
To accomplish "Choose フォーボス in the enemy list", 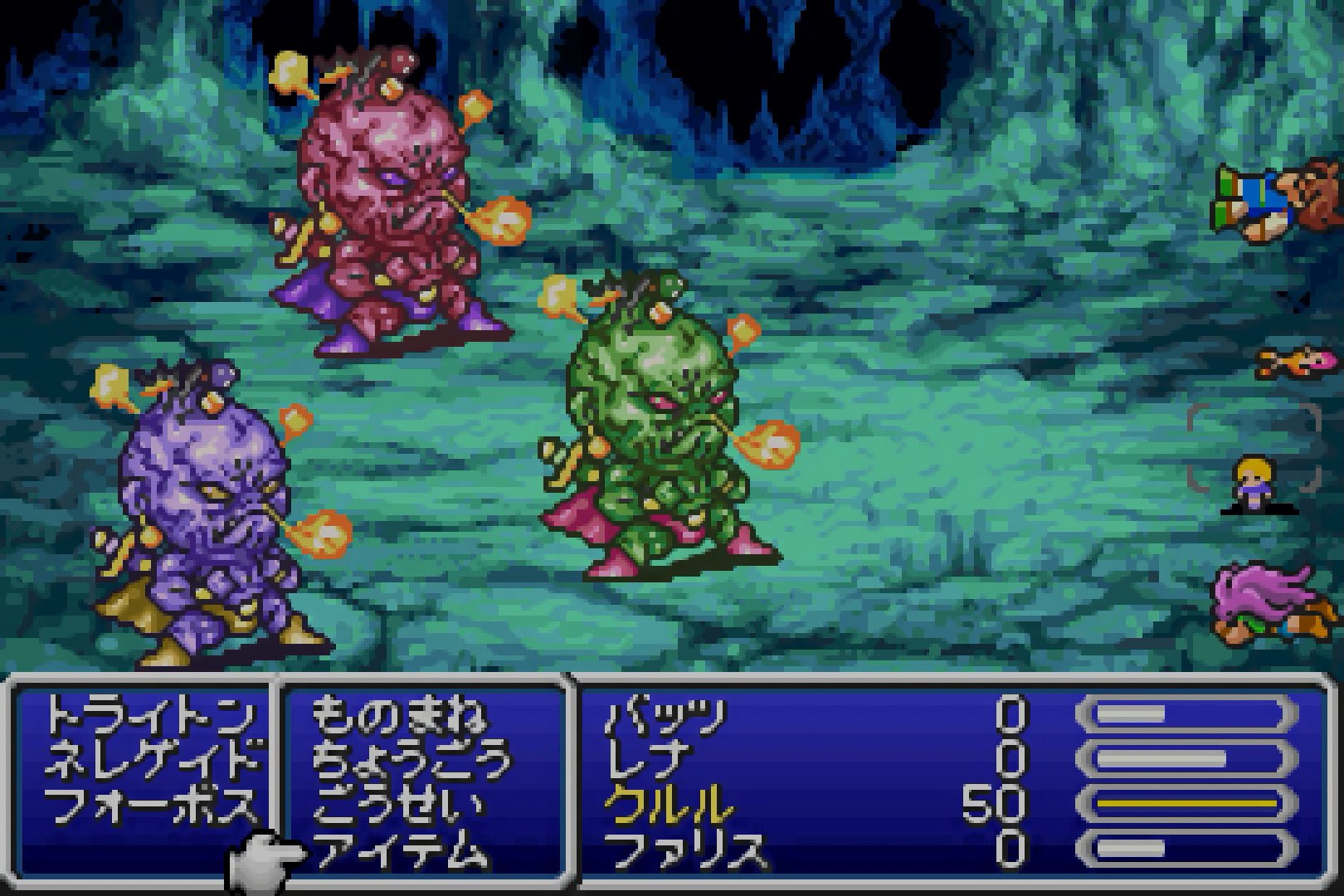I will click(x=149, y=803).
